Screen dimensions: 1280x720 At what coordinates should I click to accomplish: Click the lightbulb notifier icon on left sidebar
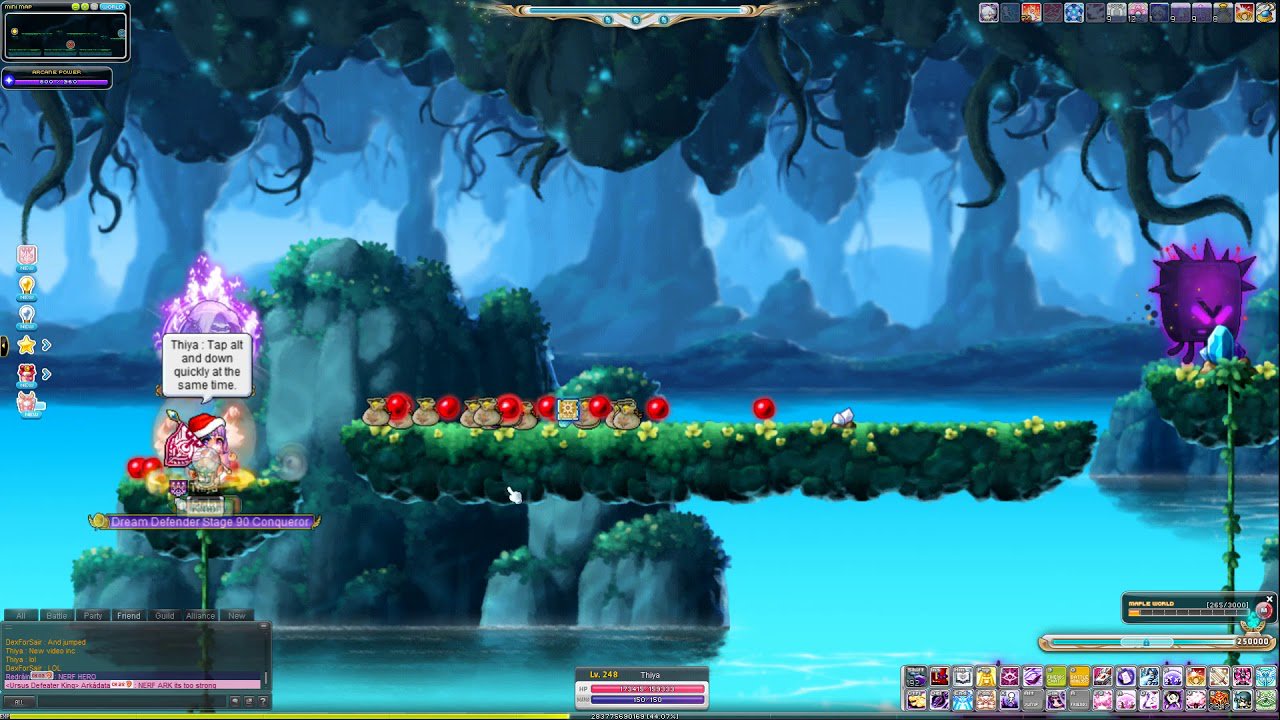(25, 286)
